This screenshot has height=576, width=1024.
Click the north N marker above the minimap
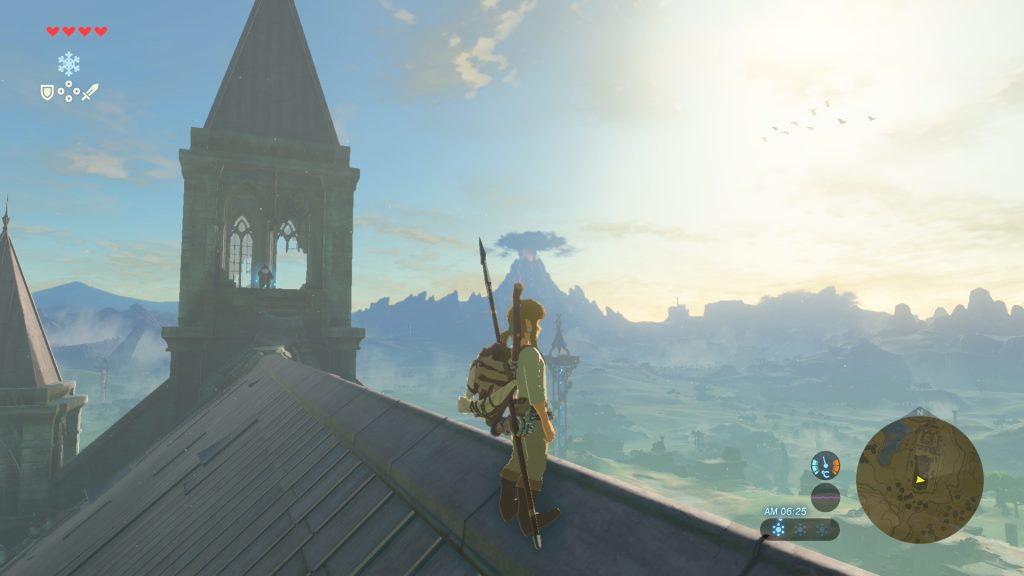919,412
